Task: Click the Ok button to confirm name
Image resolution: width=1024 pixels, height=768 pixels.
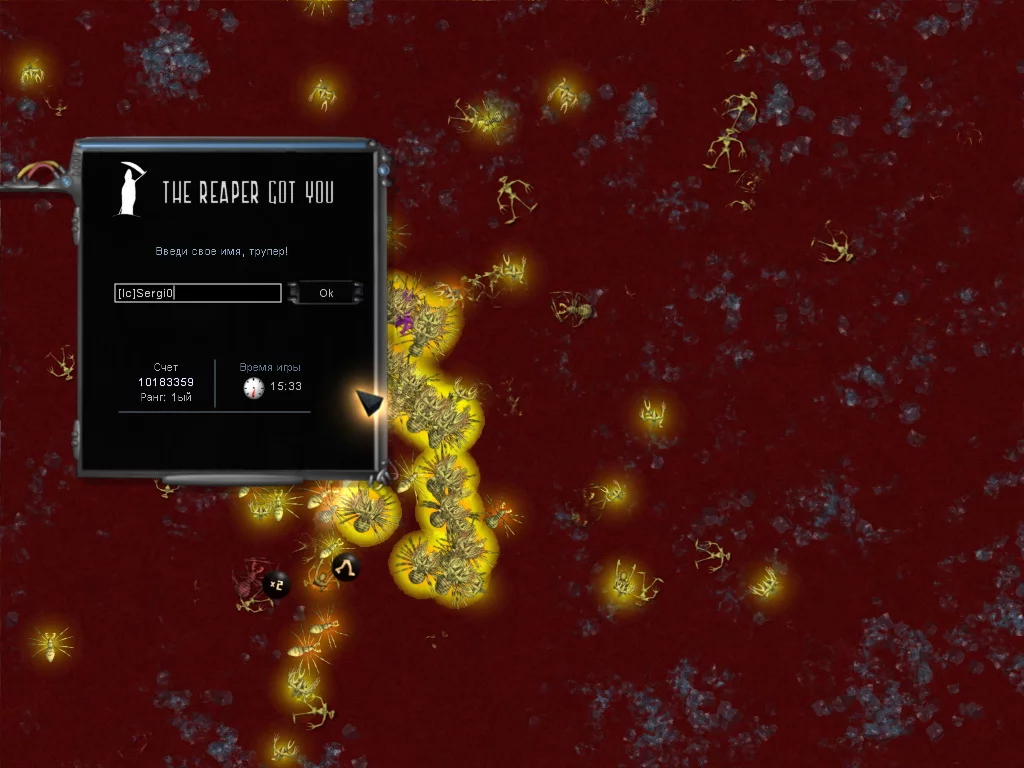Action: point(325,293)
